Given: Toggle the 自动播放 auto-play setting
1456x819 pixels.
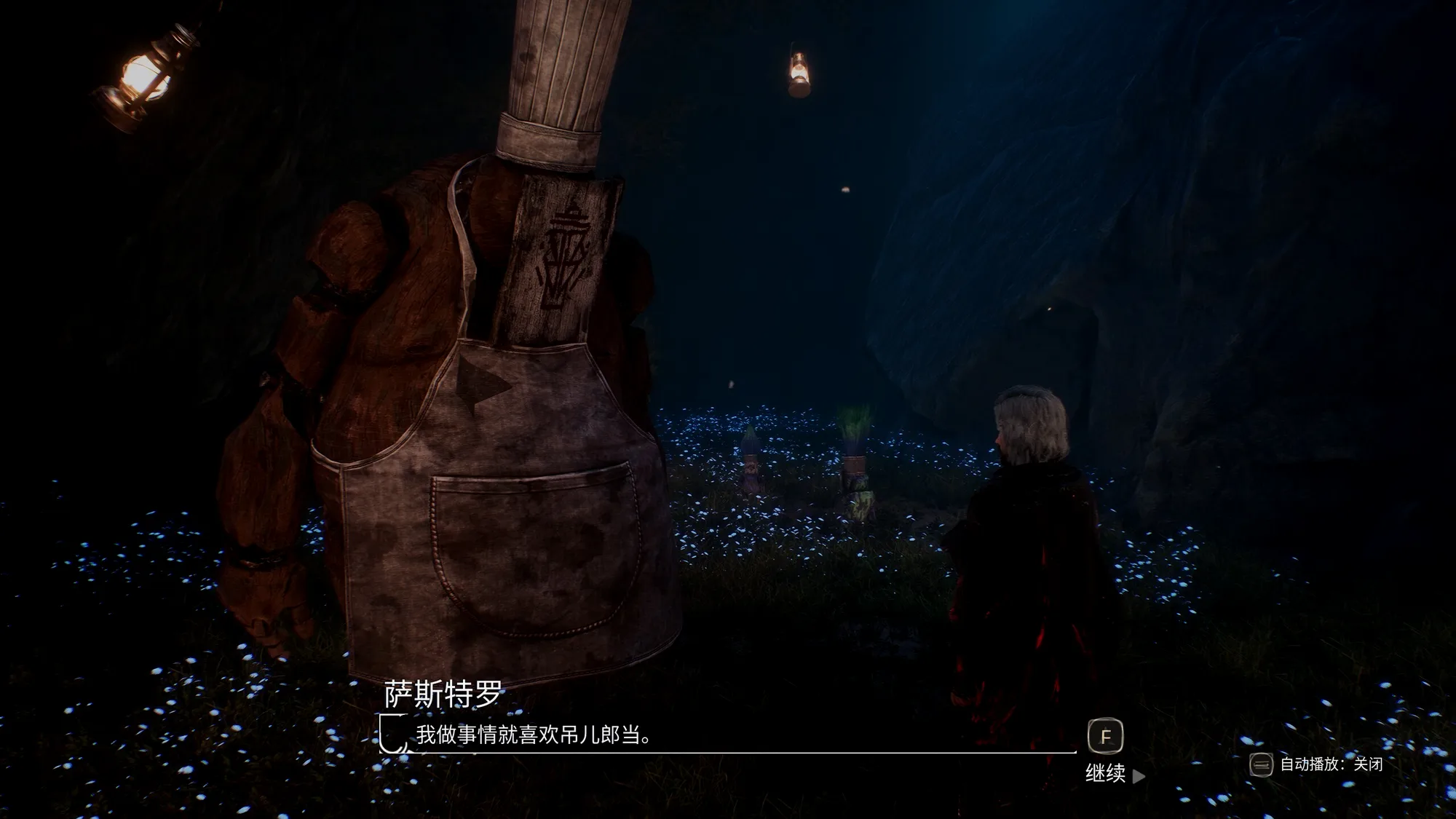Looking at the screenshot, I should (1316, 764).
